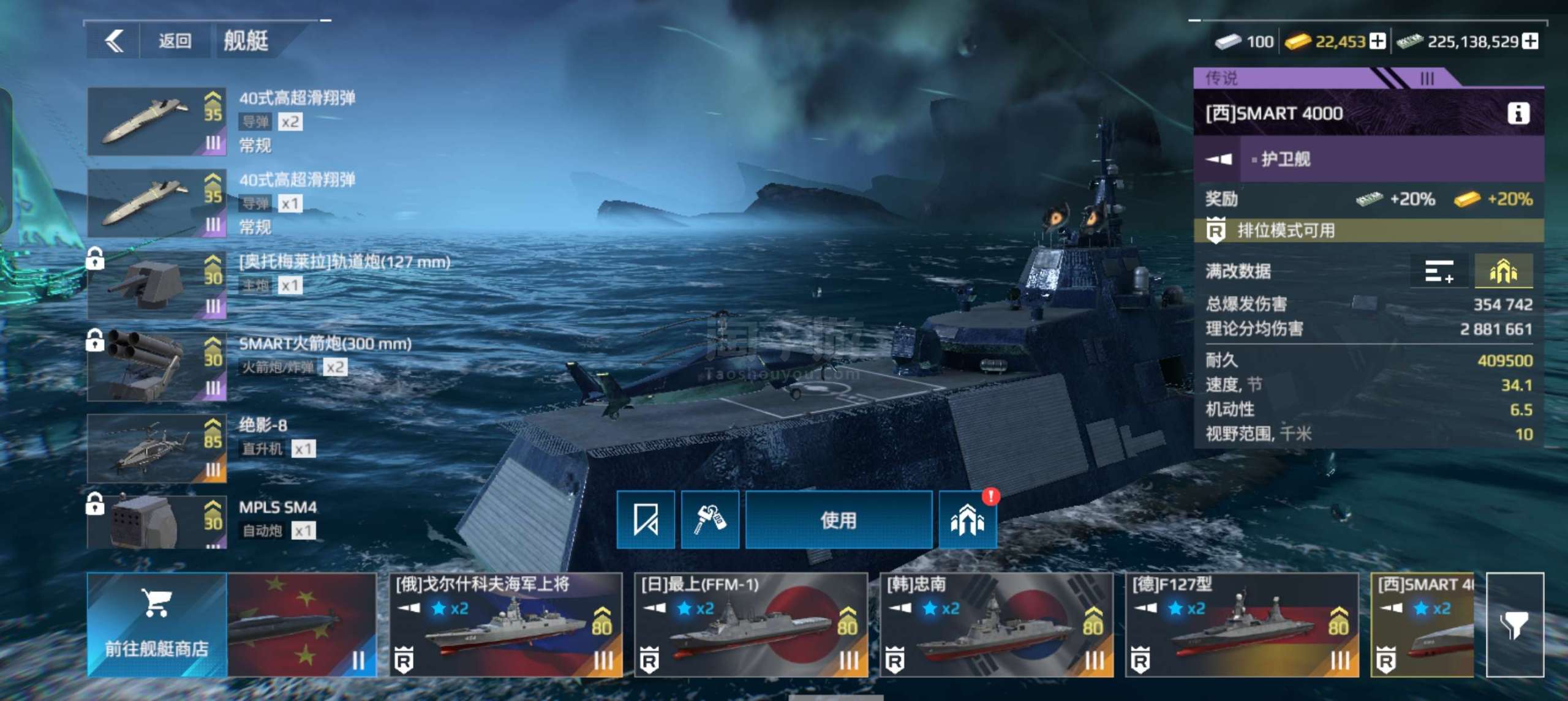Choose the Mogami (FFM-1) ship card
This screenshot has height=701, width=1568.
[751, 624]
